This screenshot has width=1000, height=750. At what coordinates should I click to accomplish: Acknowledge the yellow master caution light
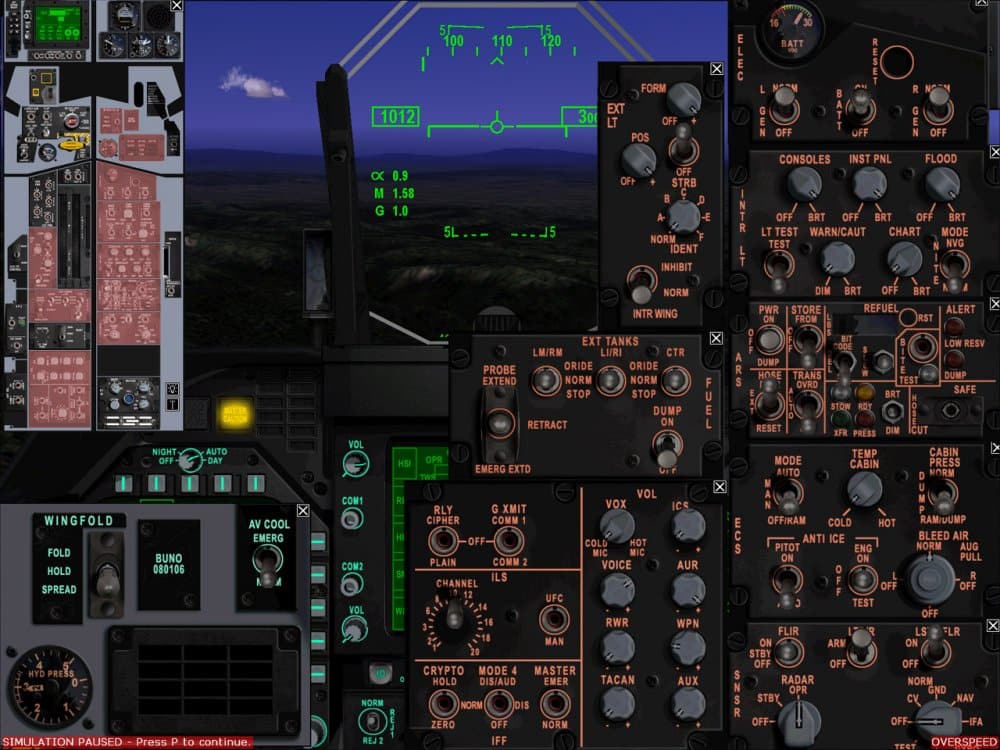pyautogui.click(x=238, y=412)
